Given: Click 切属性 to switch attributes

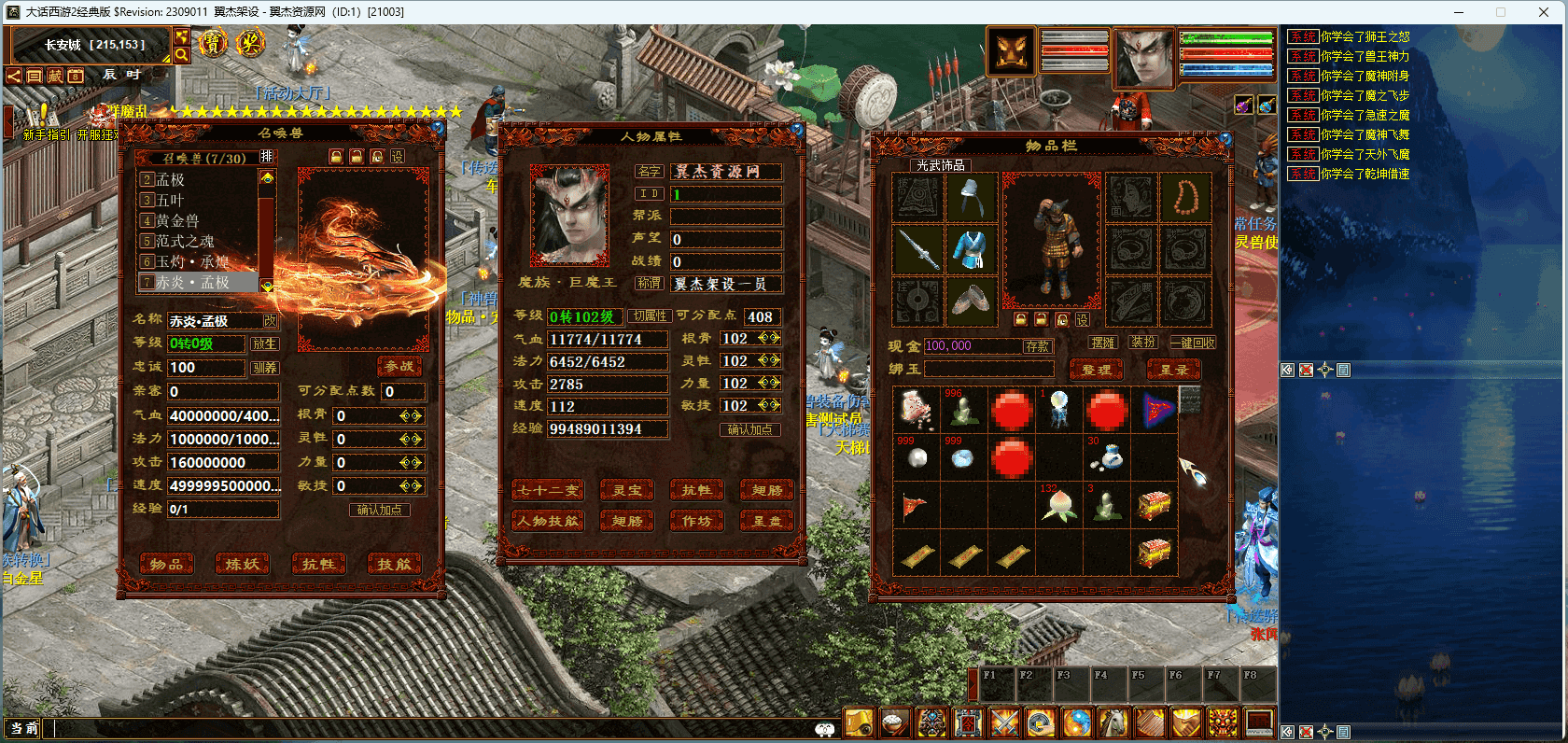Looking at the screenshot, I should click(x=649, y=316).
